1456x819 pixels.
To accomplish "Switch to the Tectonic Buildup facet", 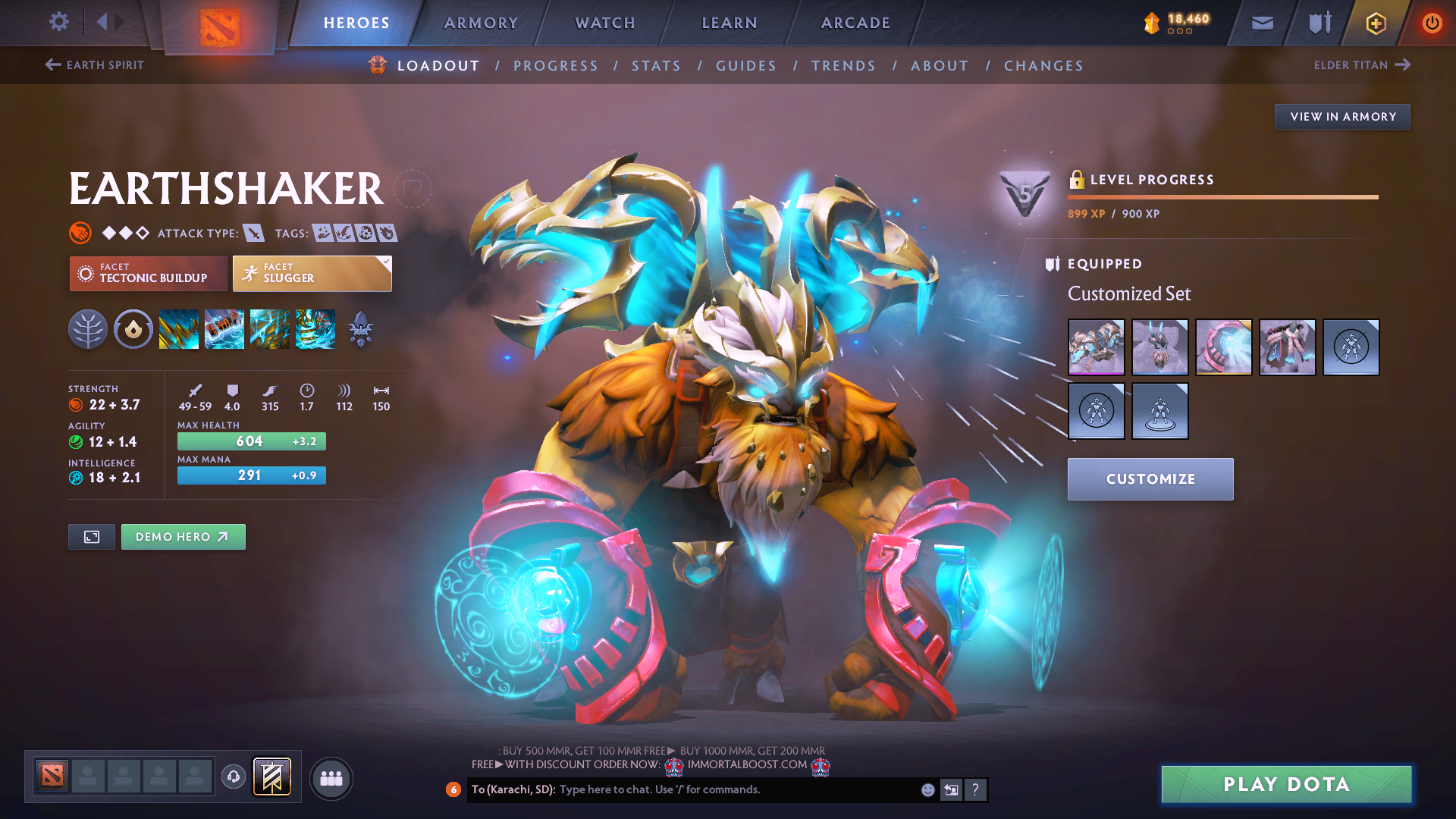I will (x=148, y=273).
